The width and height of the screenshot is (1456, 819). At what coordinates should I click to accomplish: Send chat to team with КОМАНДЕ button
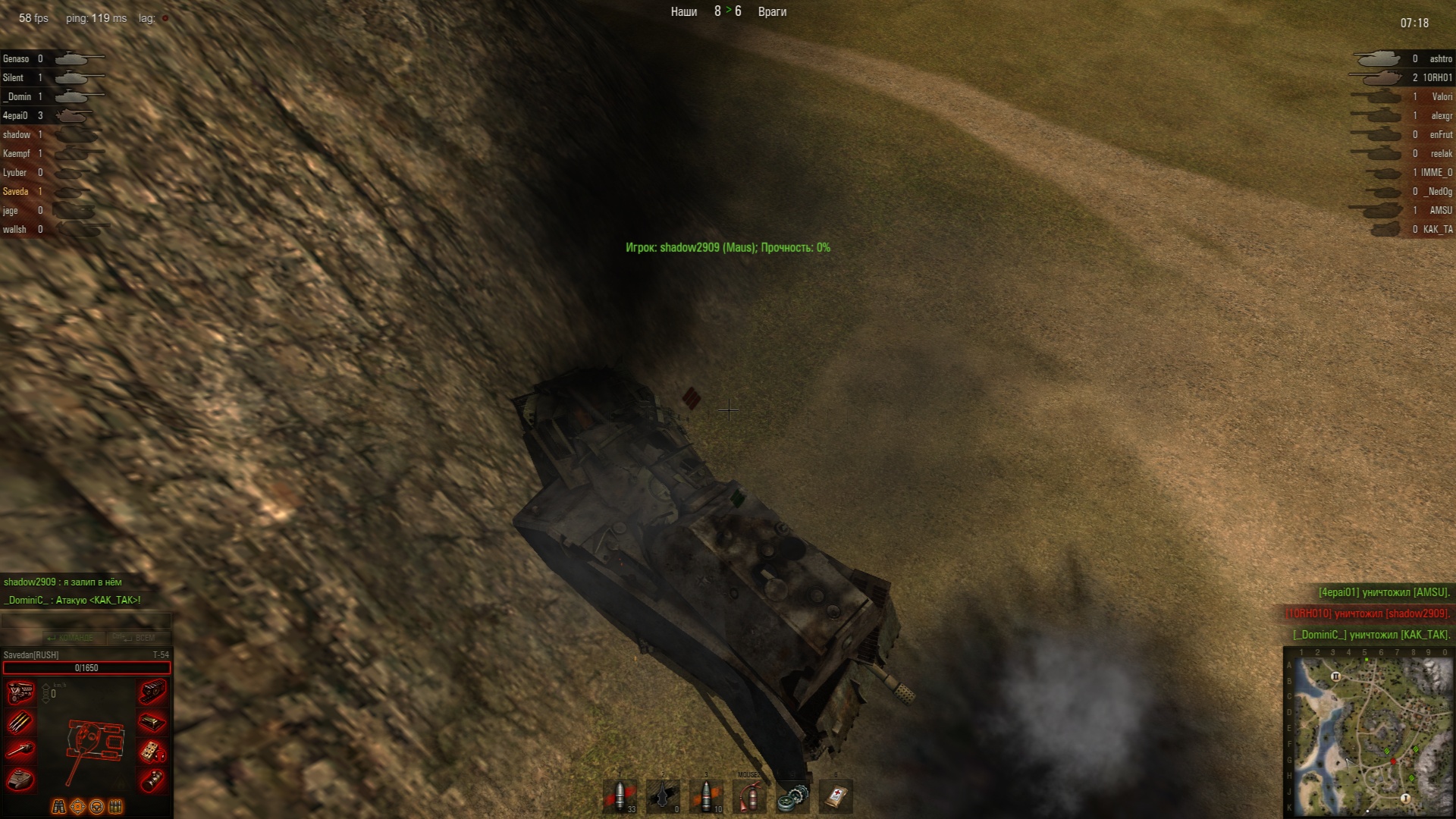(71, 638)
